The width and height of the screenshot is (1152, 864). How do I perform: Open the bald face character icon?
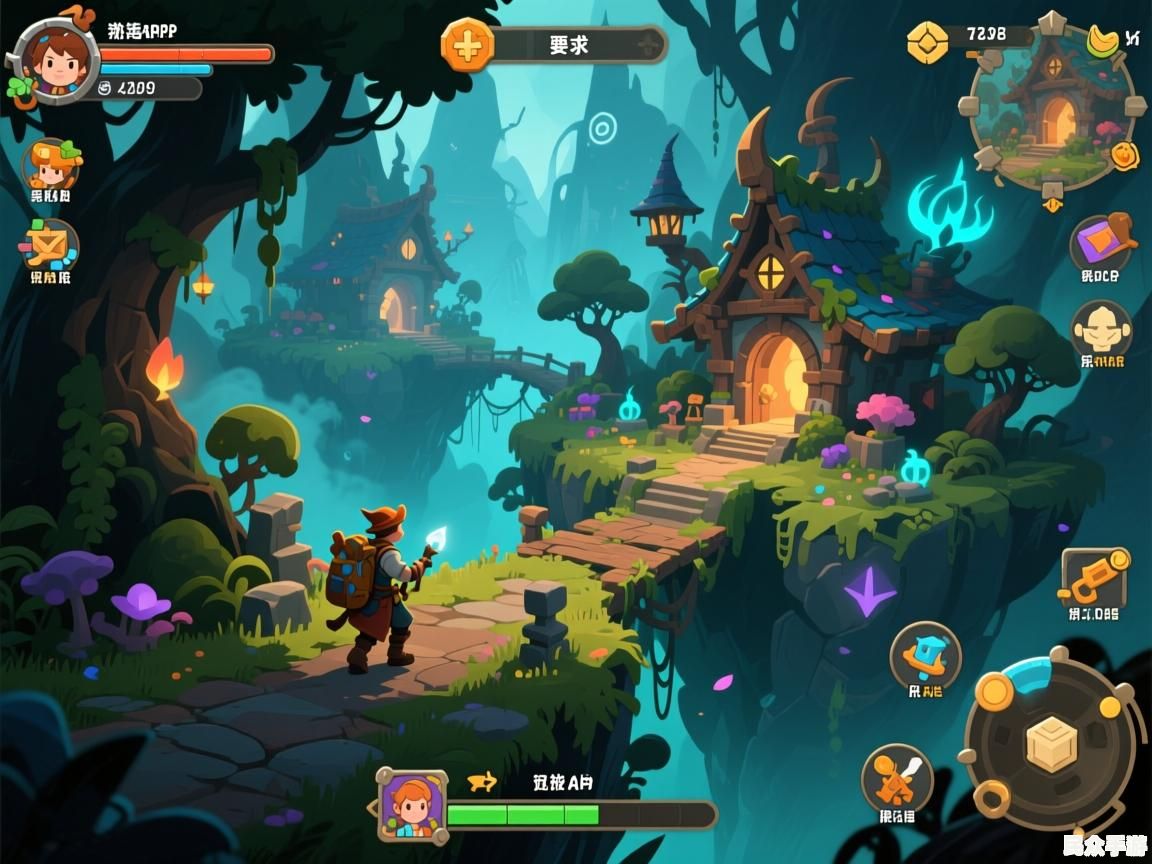click(x=1101, y=328)
